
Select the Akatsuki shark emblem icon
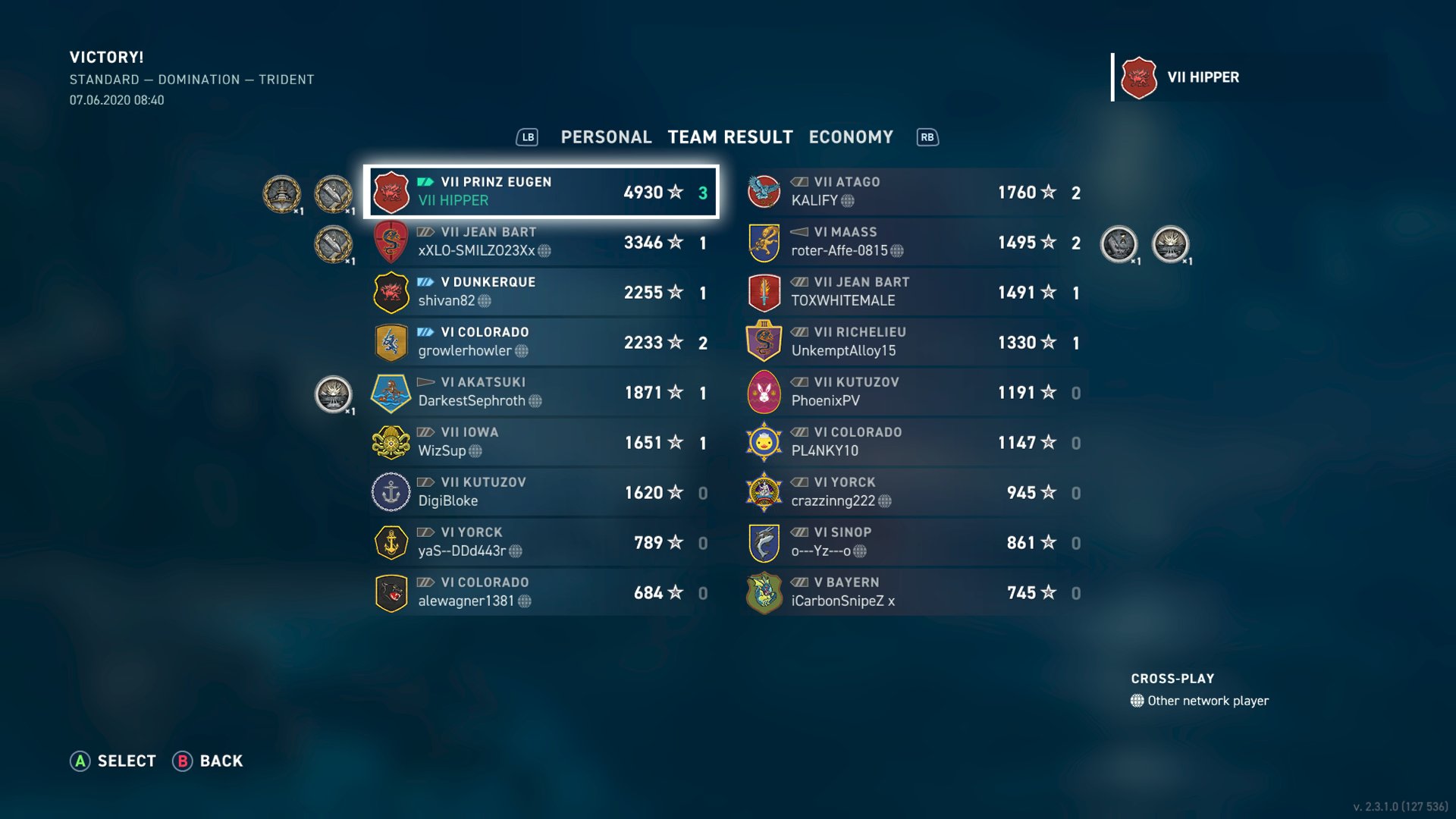pyautogui.click(x=391, y=391)
